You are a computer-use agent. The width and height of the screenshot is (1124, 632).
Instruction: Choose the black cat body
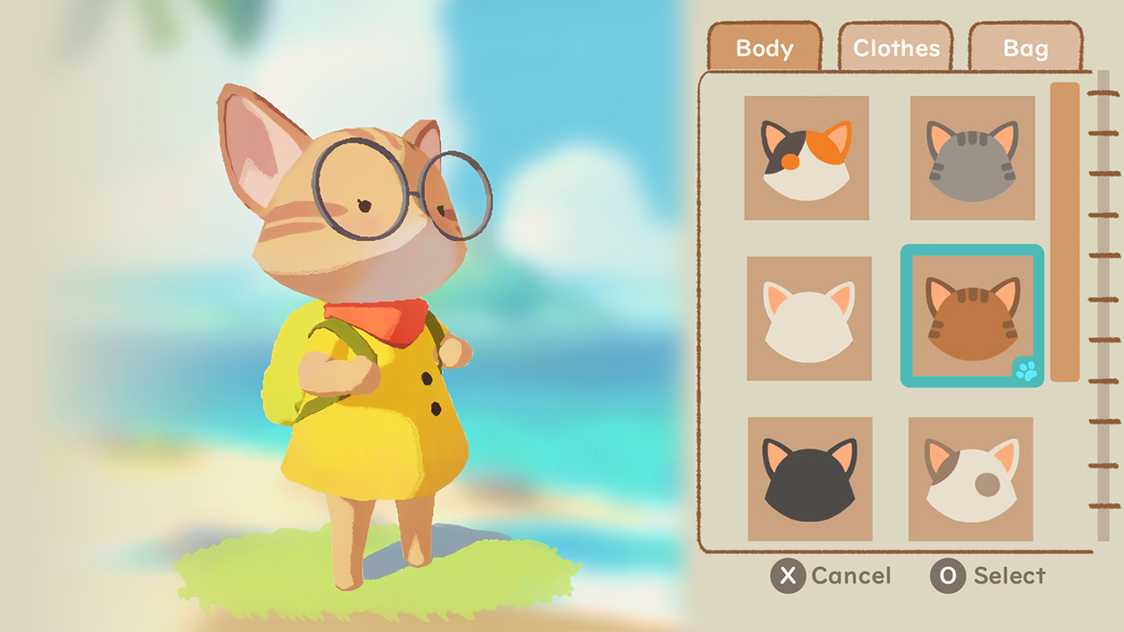tap(810, 479)
